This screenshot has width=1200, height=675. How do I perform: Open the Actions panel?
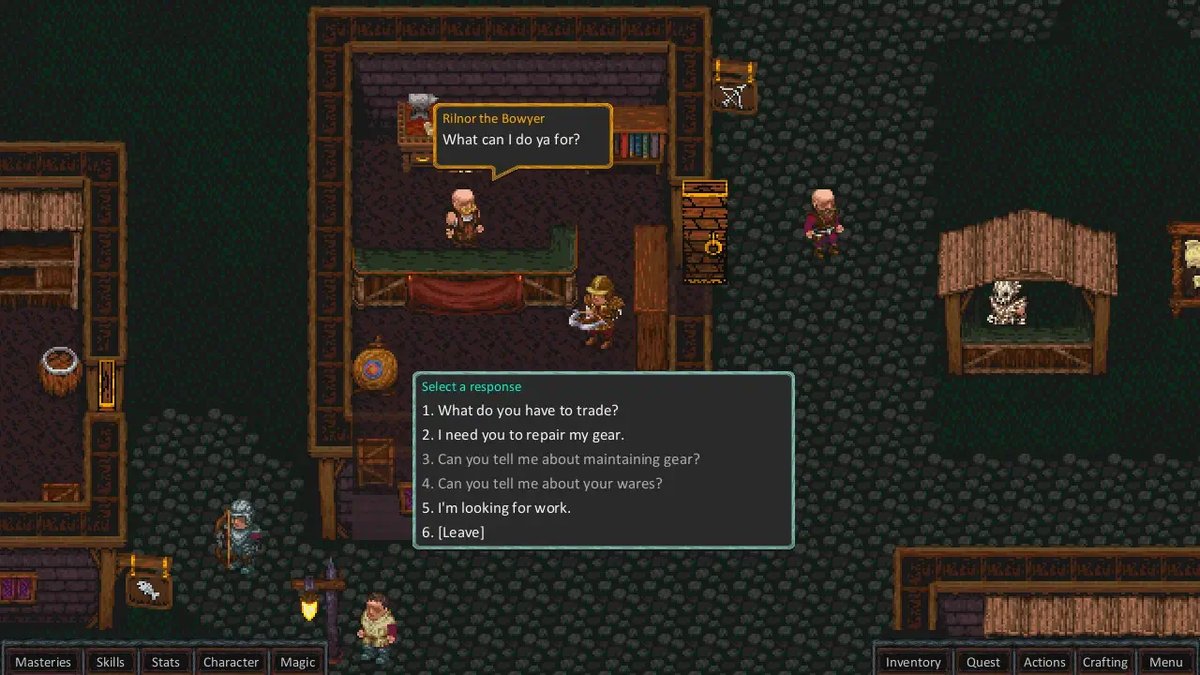point(1044,662)
